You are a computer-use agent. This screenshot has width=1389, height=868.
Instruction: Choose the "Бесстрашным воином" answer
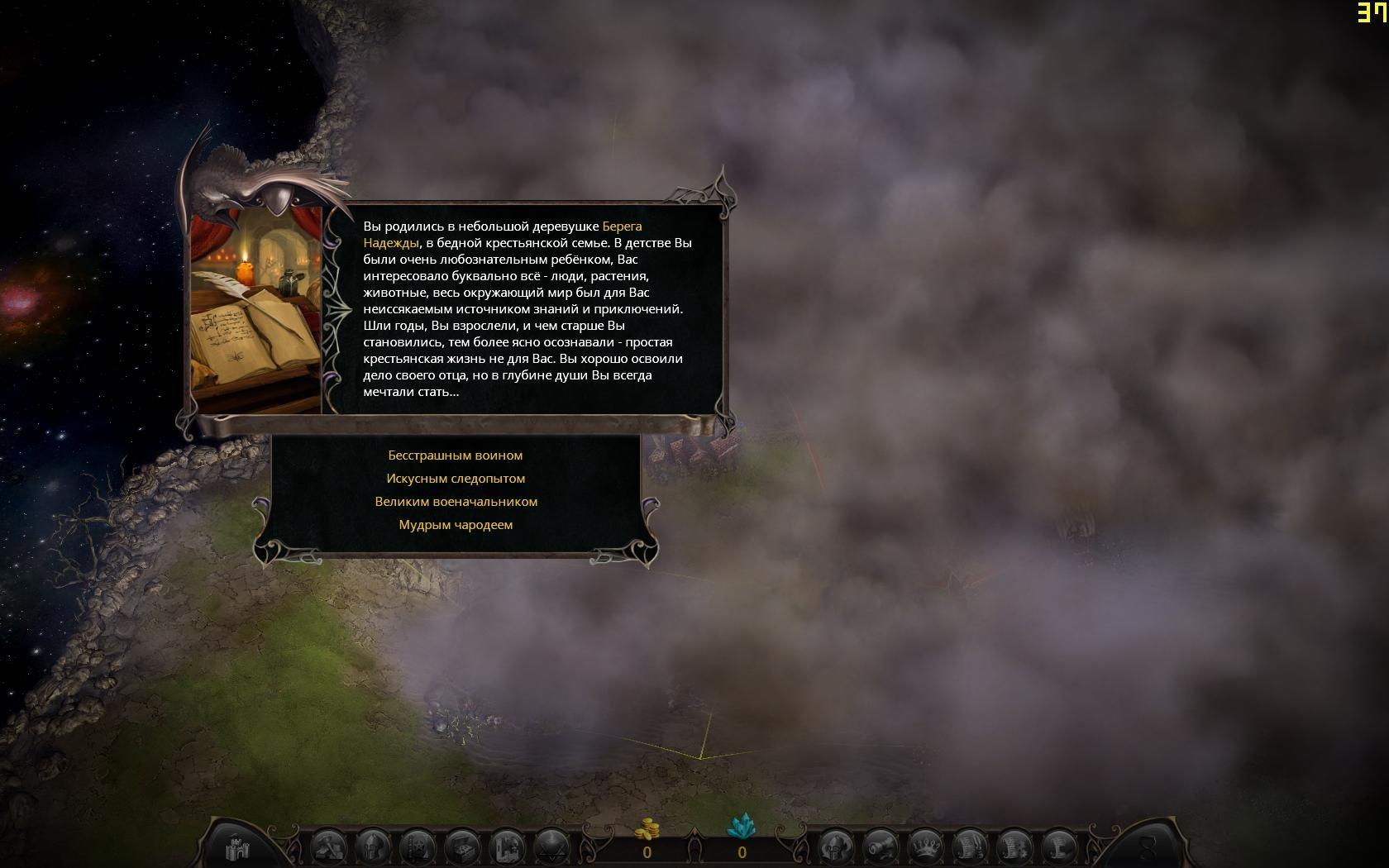pos(456,455)
